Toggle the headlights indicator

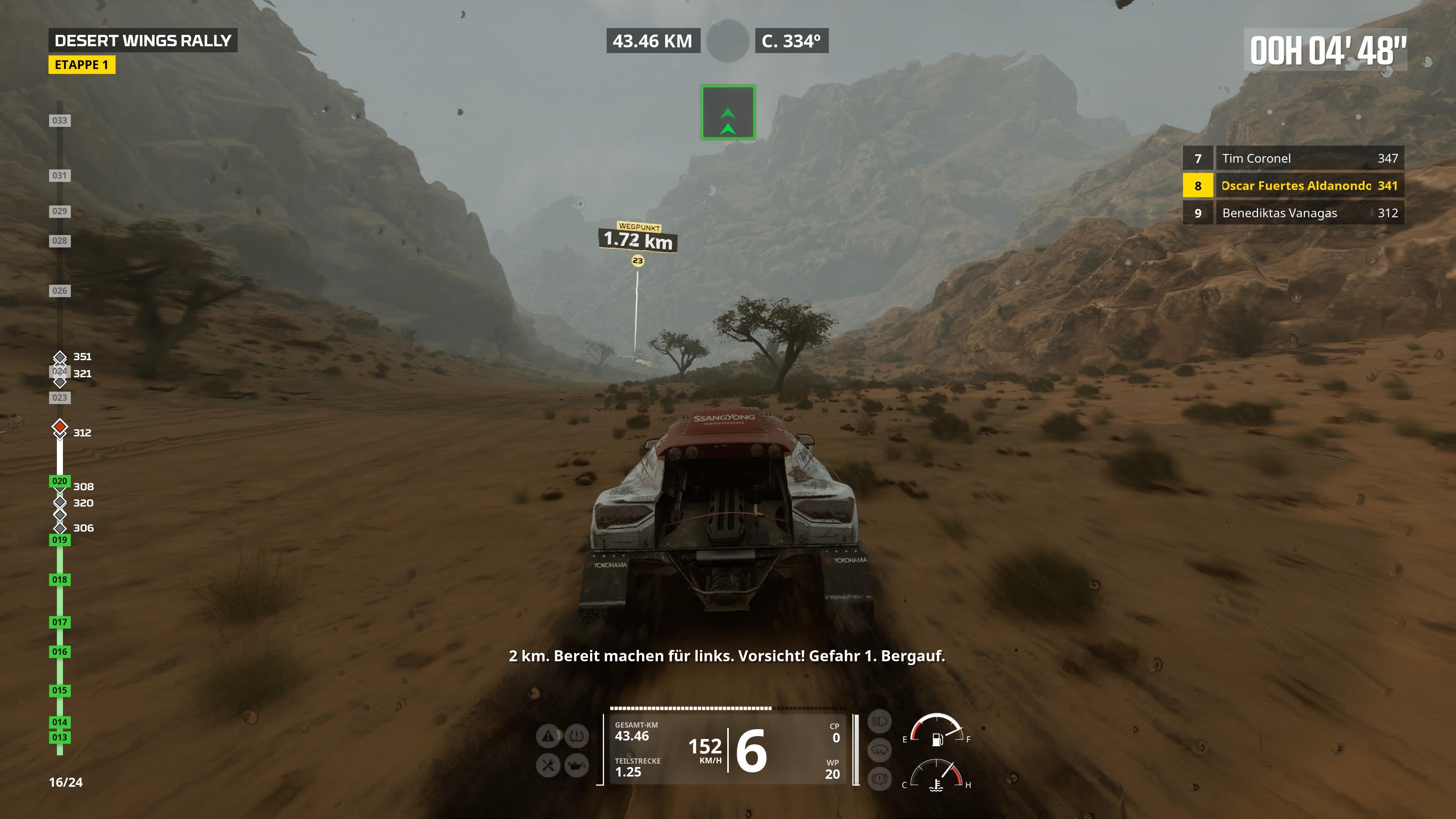[x=880, y=721]
